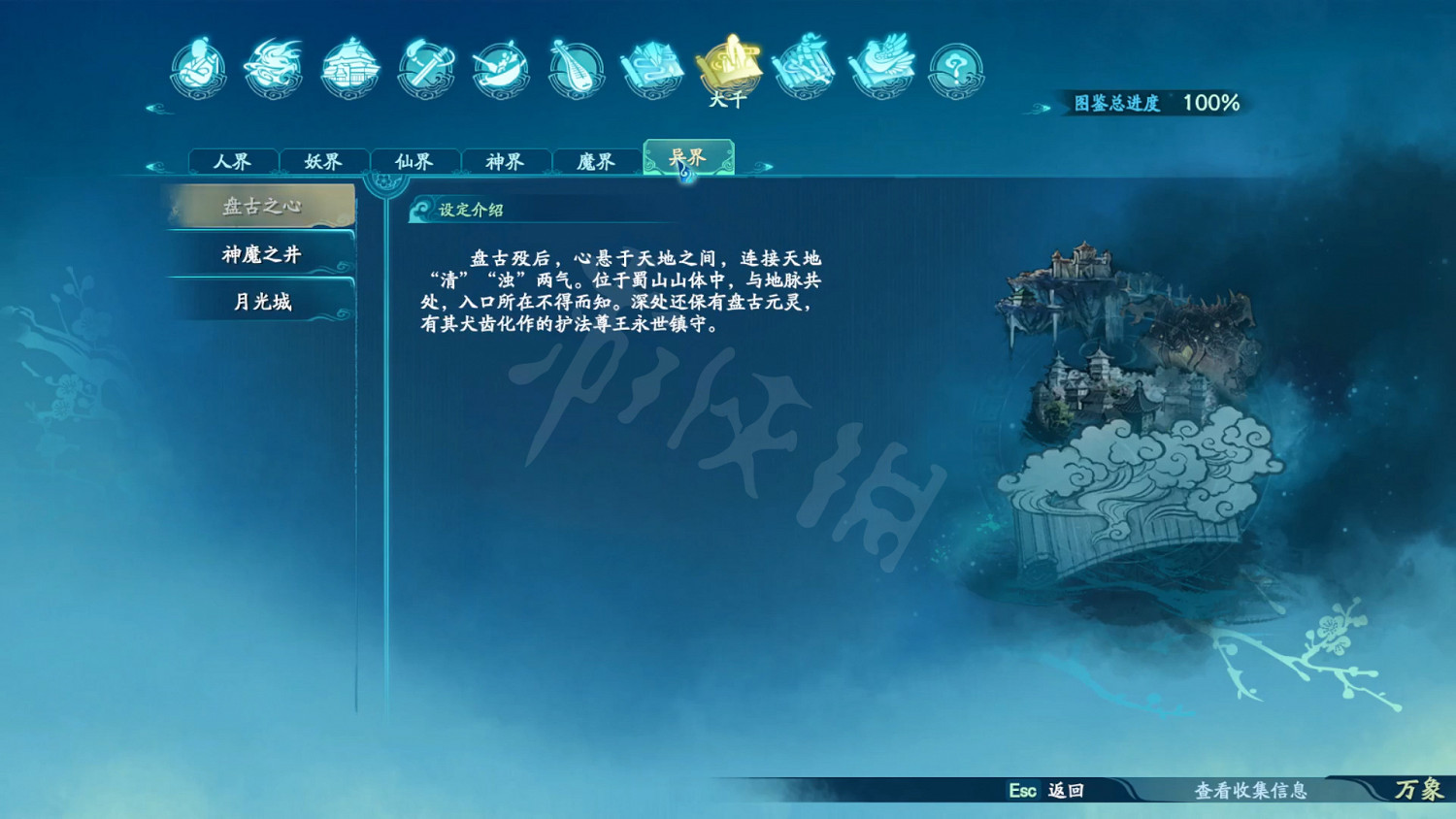The height and width of the screenshot is (819, 1456).
Task: Switch to the 魔界 tab
Action: tap(596, 161)
